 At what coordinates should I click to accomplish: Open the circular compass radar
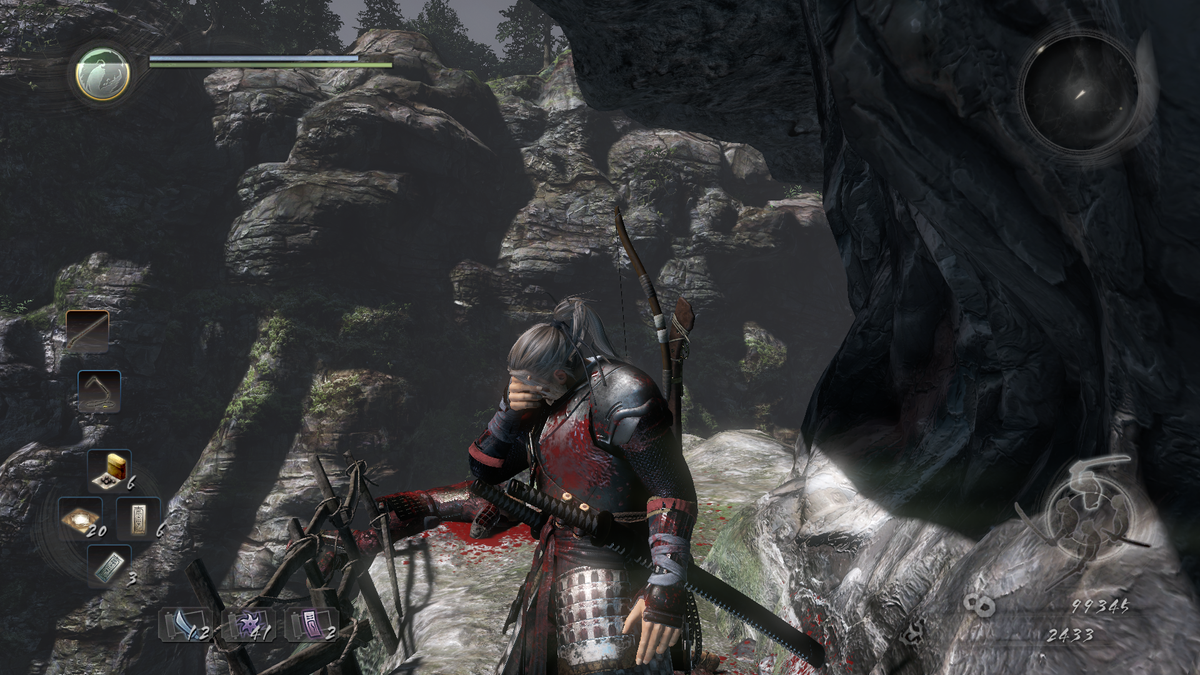pyautogui.click(x=1080, y=93)
